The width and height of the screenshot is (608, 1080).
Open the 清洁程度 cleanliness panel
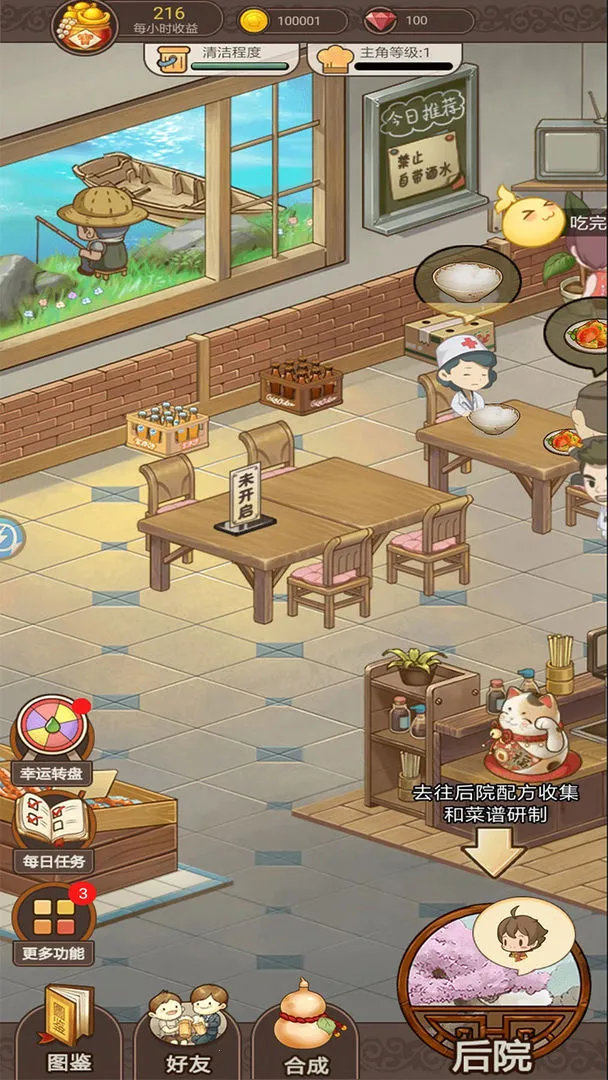coord(226,56)
